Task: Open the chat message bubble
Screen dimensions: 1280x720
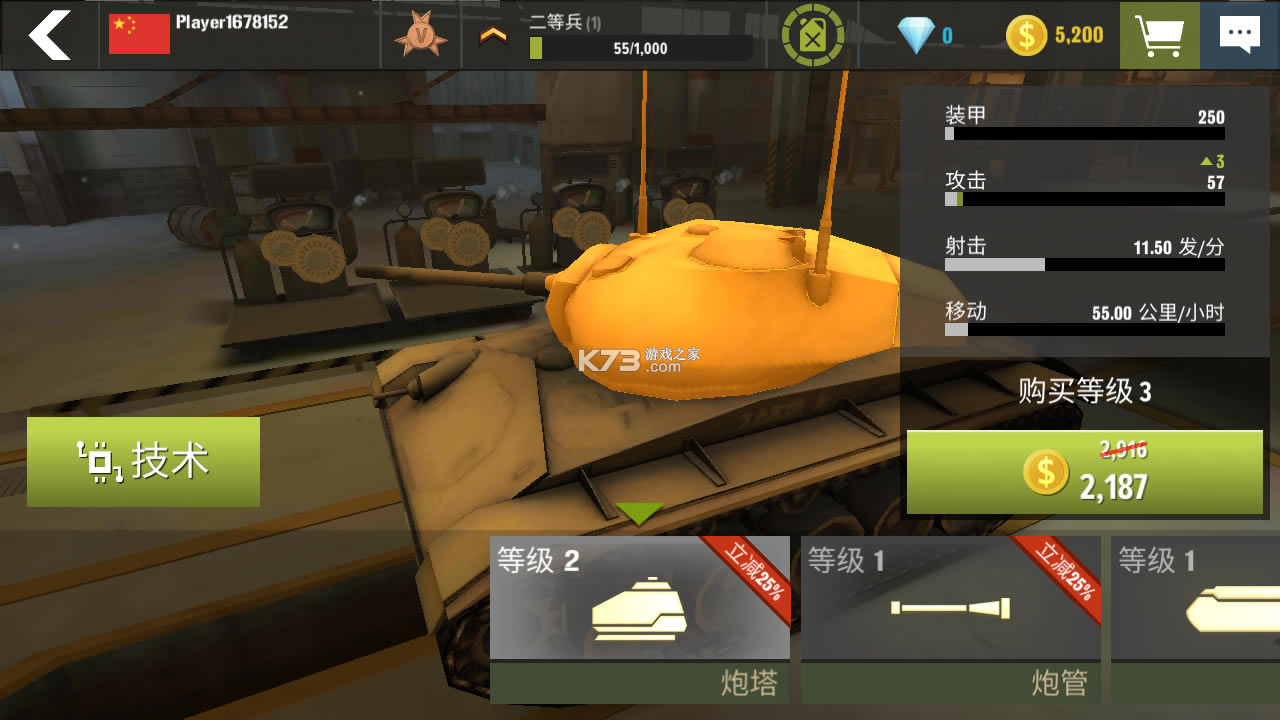Action: coord(1241,35)
